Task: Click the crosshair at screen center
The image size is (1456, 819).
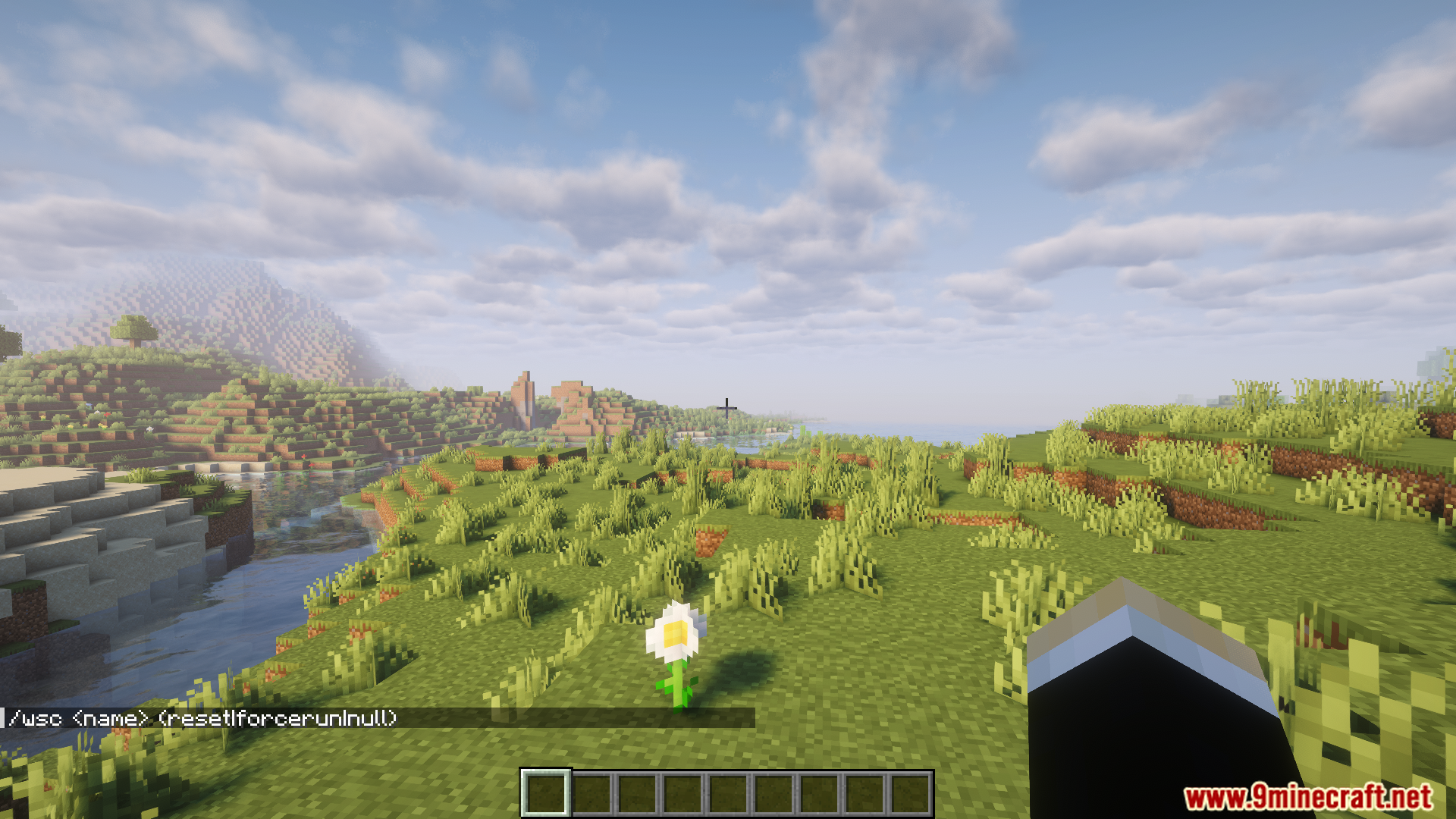Action: 726,407
